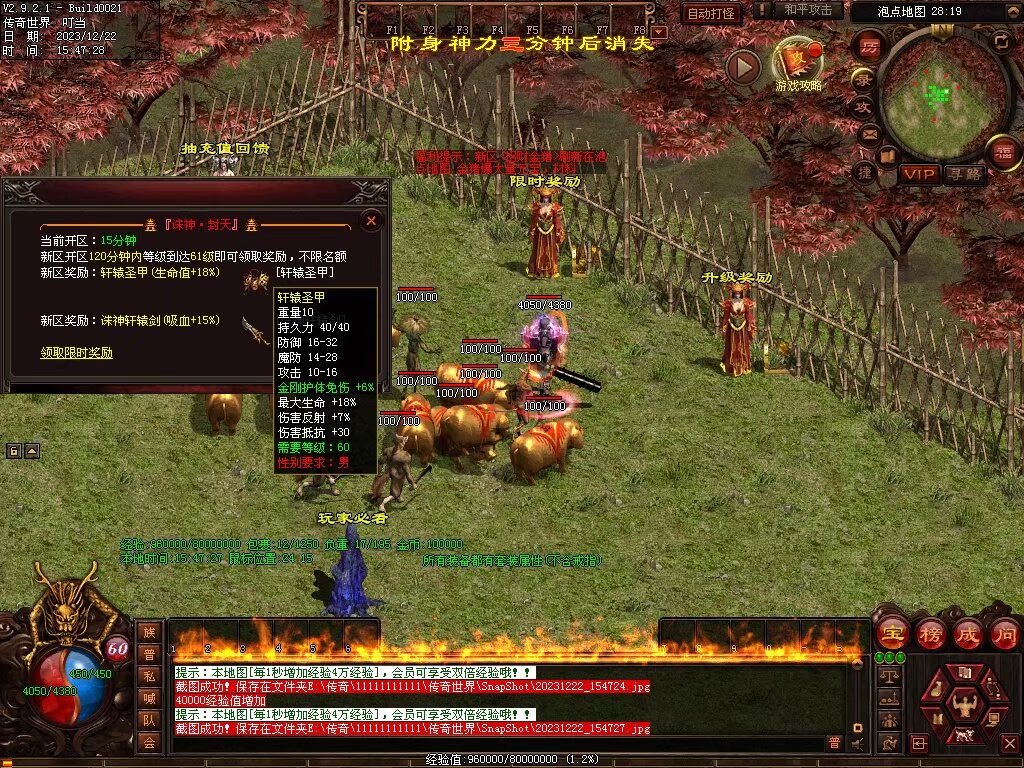The height and width of the screenshot is (768, 1024).
Task: Open the 游戏攻略 game guide icon
Action: 798,62
